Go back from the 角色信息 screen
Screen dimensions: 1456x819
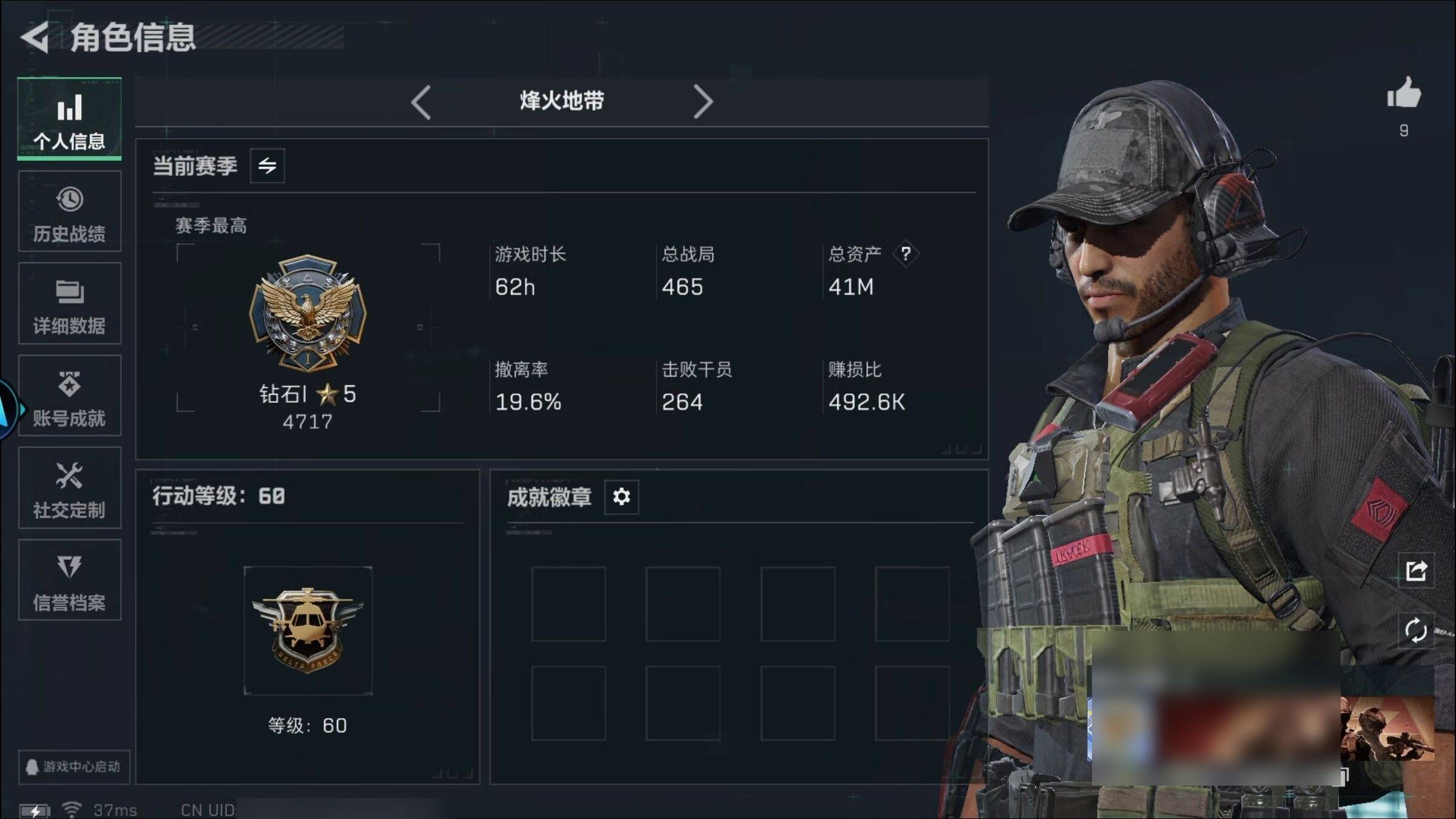(x=35, y=38)
